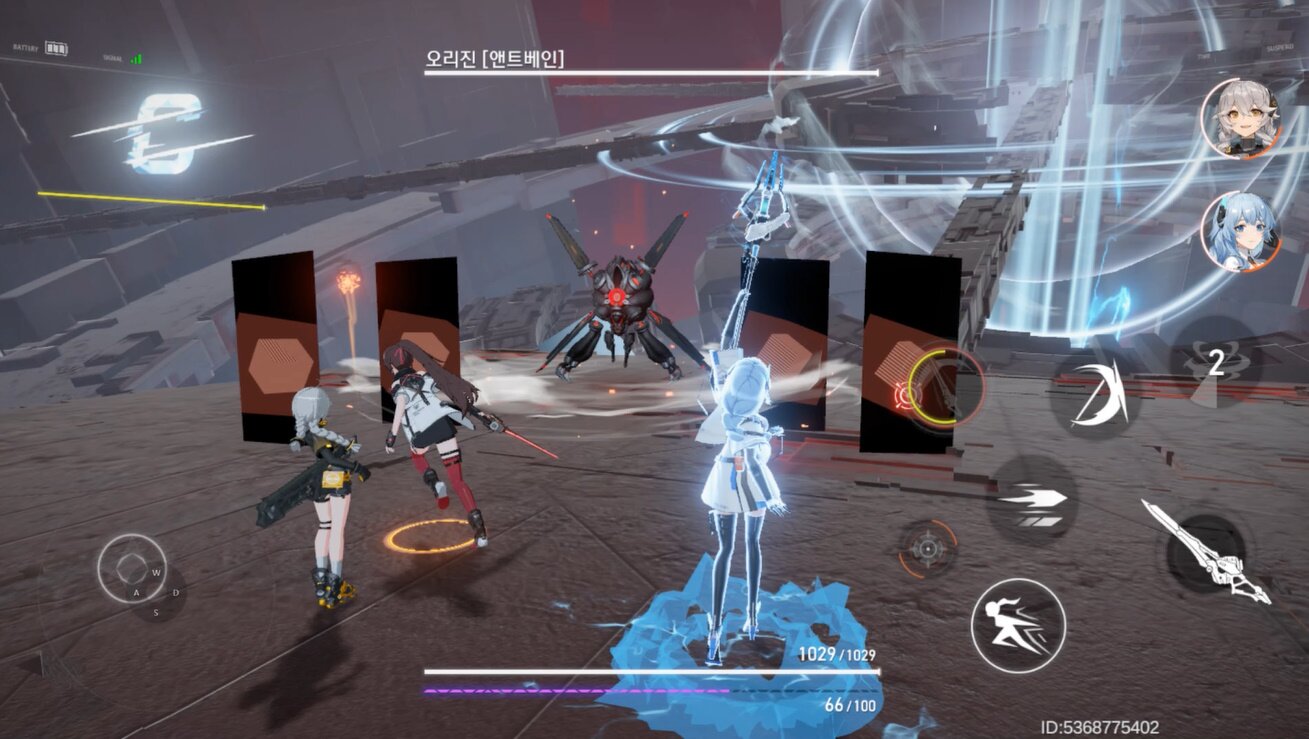Tap the sword basic attack button

point(1206,551)
